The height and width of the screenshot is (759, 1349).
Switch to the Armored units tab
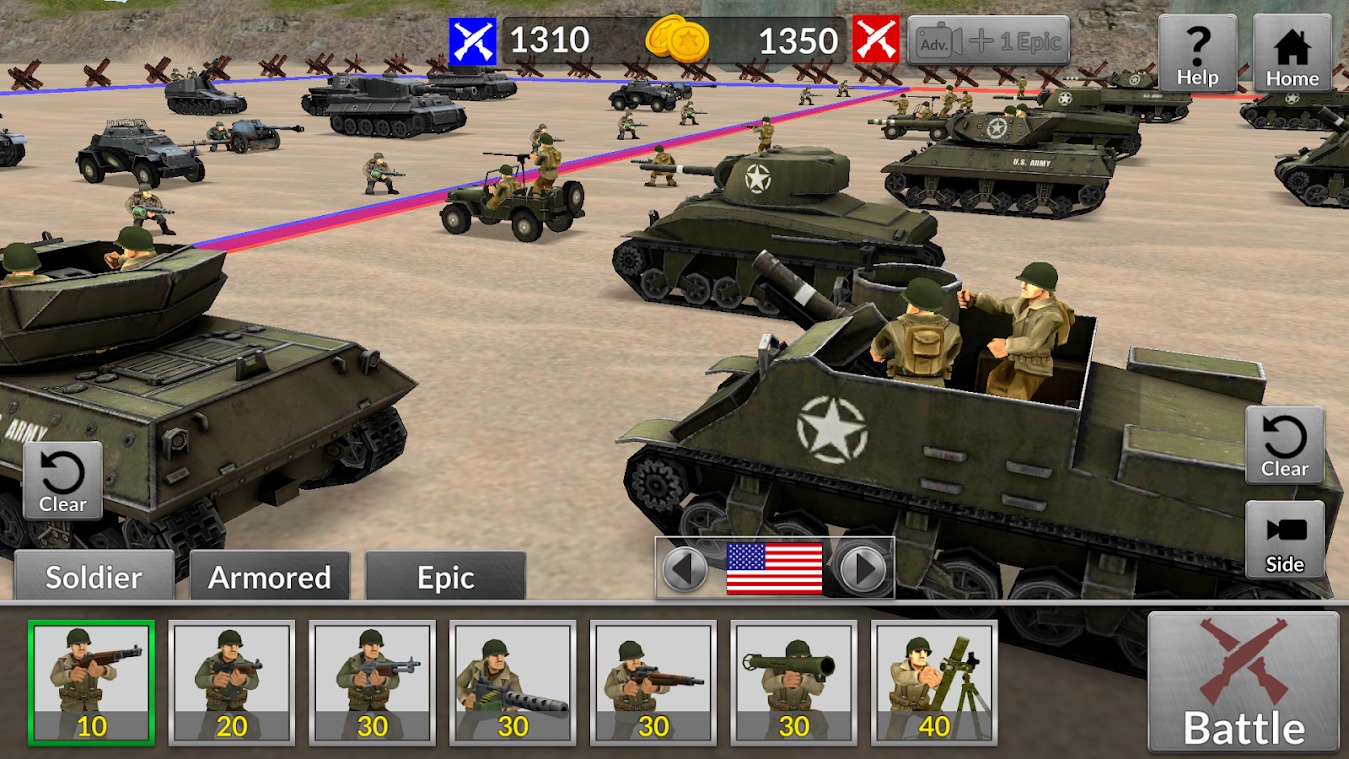coord(269,577)
